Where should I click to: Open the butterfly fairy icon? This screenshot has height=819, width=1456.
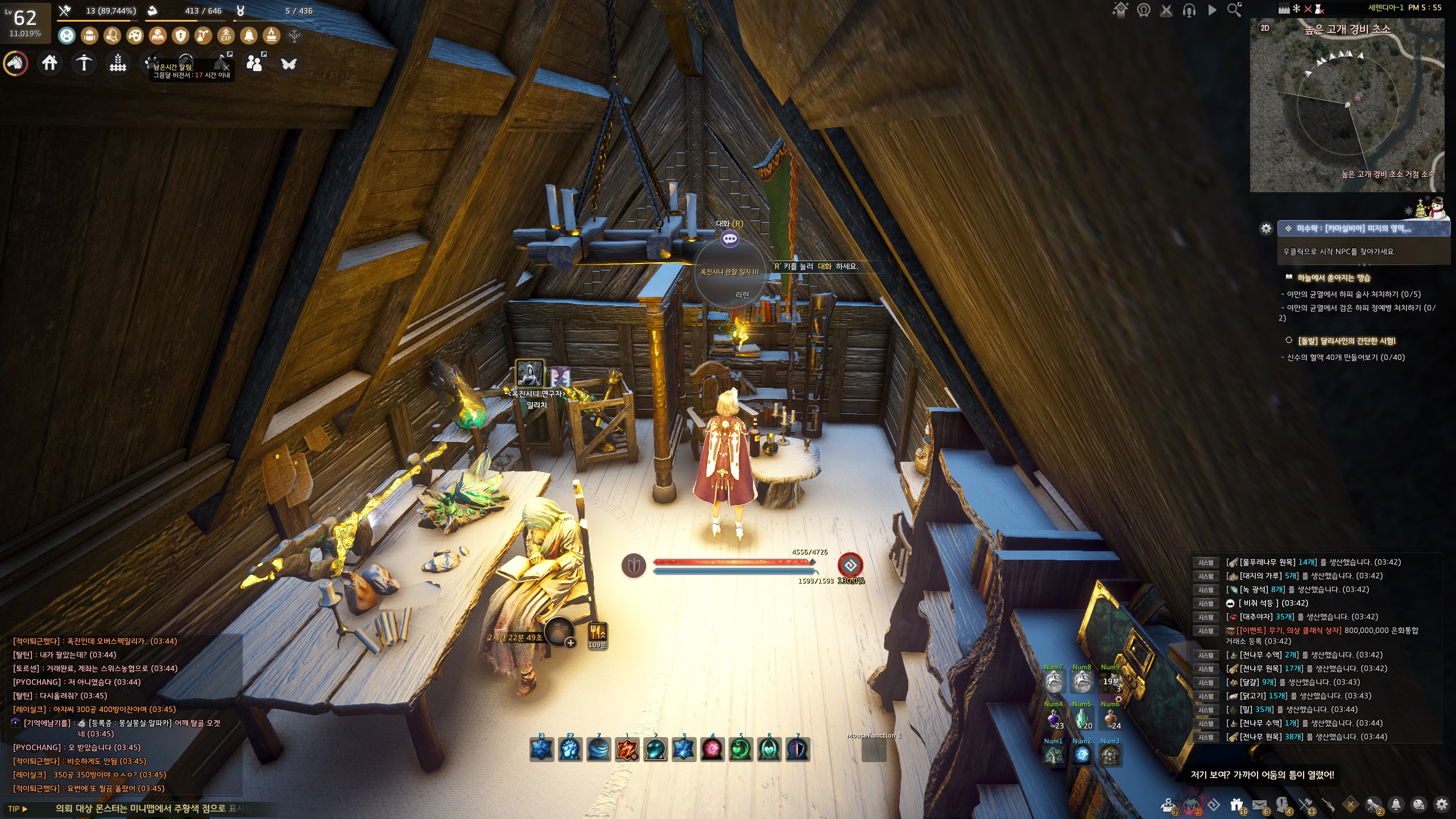coord(289,63)
